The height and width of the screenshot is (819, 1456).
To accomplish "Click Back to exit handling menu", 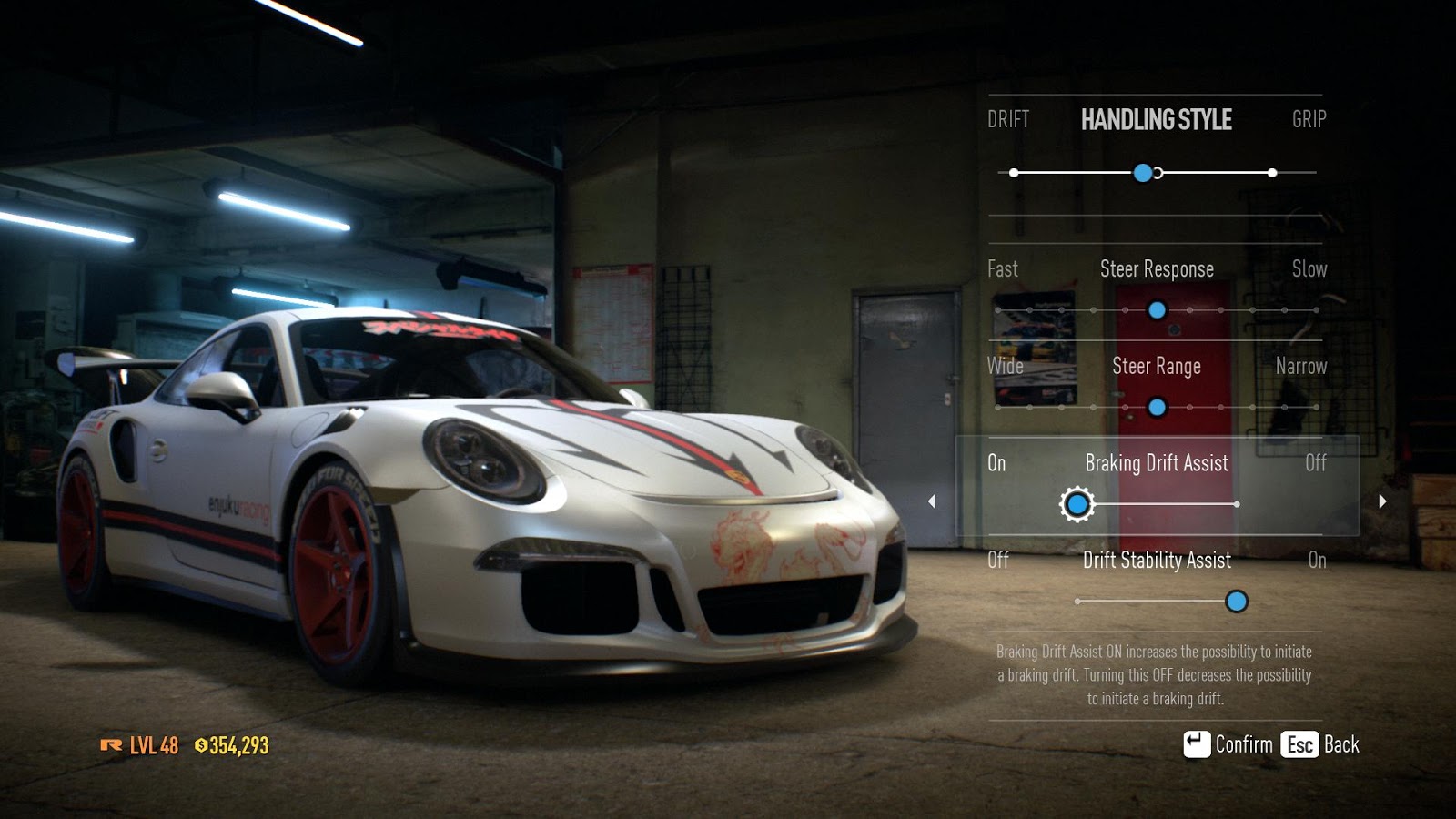I will coord(1340,743).
